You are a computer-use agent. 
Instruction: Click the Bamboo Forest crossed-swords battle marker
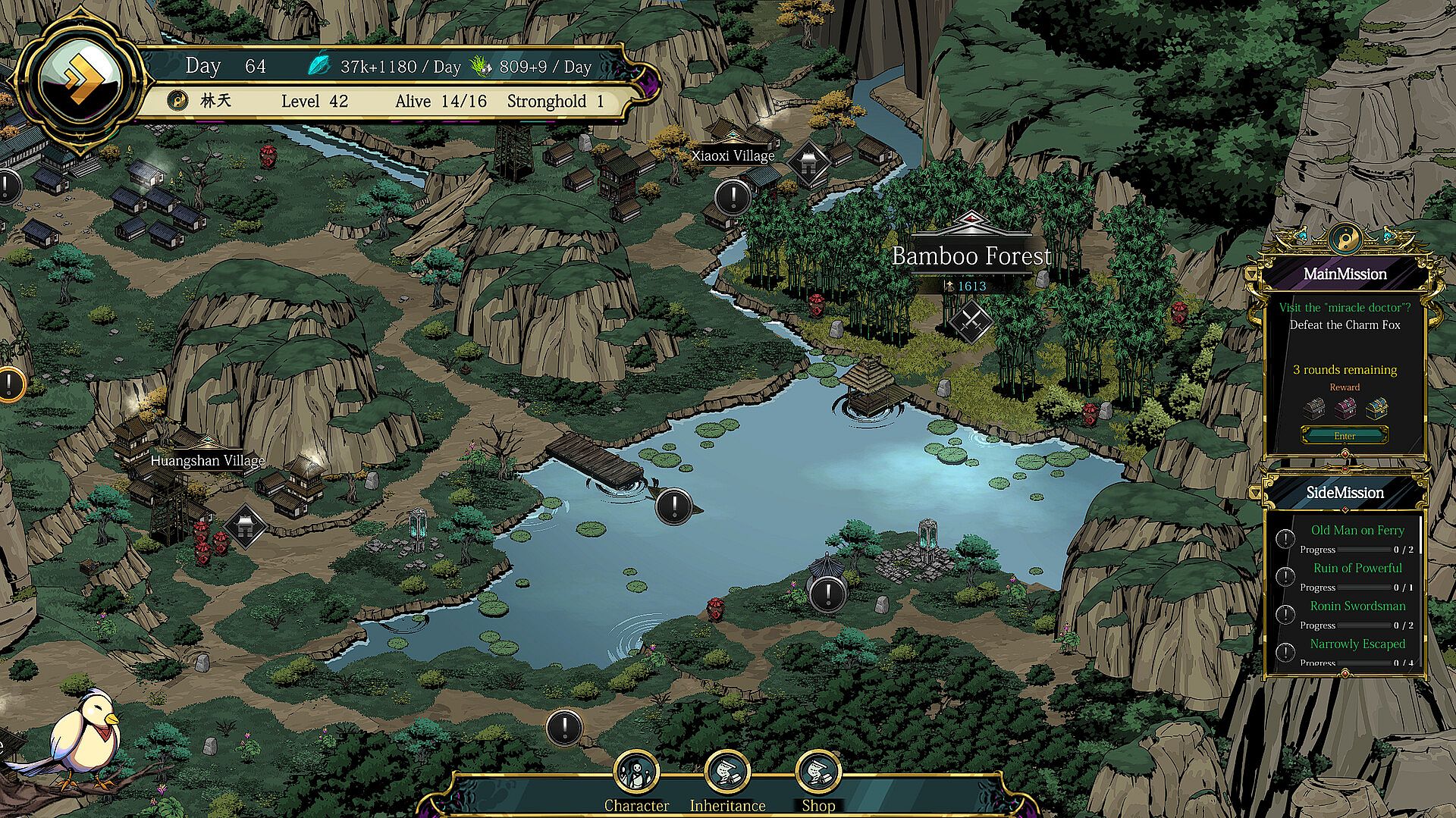[x=971, y=321]
